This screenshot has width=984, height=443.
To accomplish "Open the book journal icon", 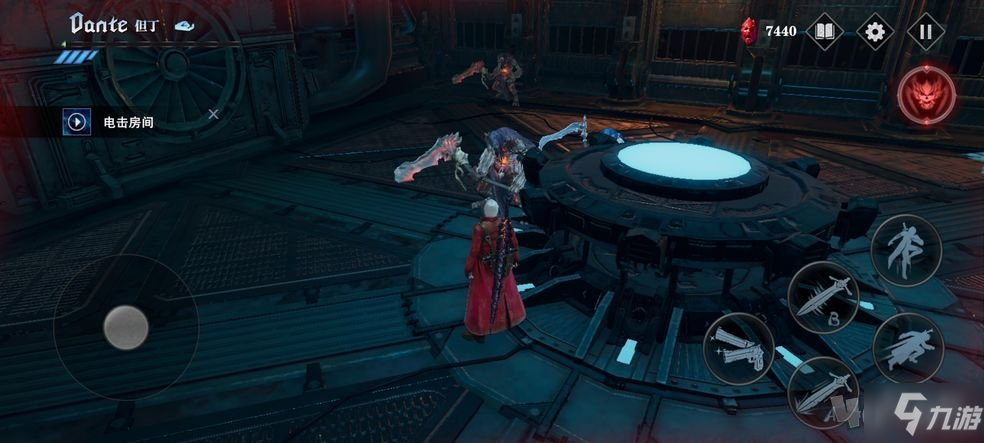I will (x=824, y=31).
